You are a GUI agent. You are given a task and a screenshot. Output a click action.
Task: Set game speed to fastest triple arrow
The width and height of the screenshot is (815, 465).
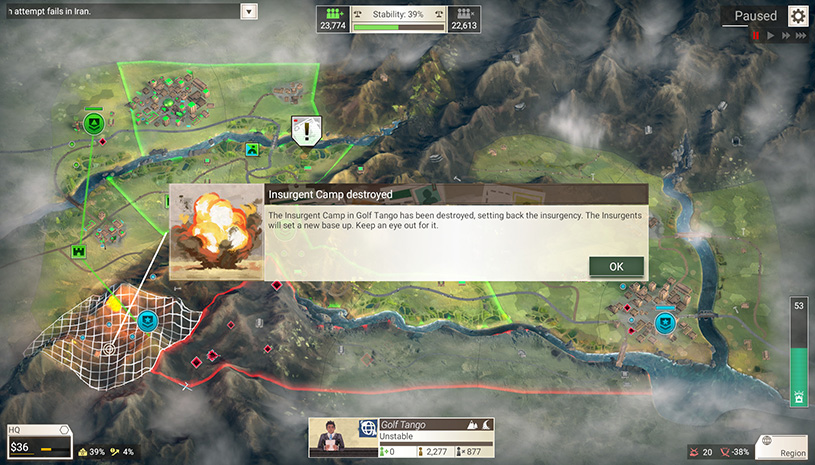click(x=800, y=35)
